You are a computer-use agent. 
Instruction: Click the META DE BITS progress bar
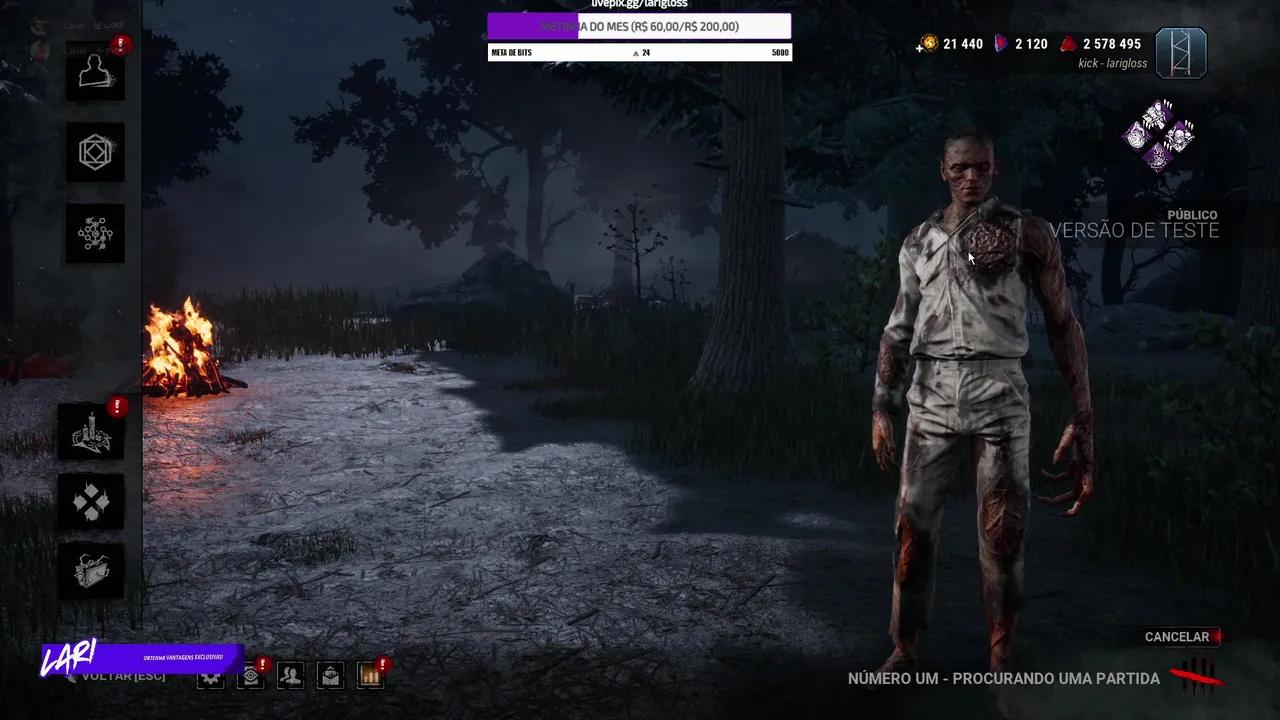[638, 51]
